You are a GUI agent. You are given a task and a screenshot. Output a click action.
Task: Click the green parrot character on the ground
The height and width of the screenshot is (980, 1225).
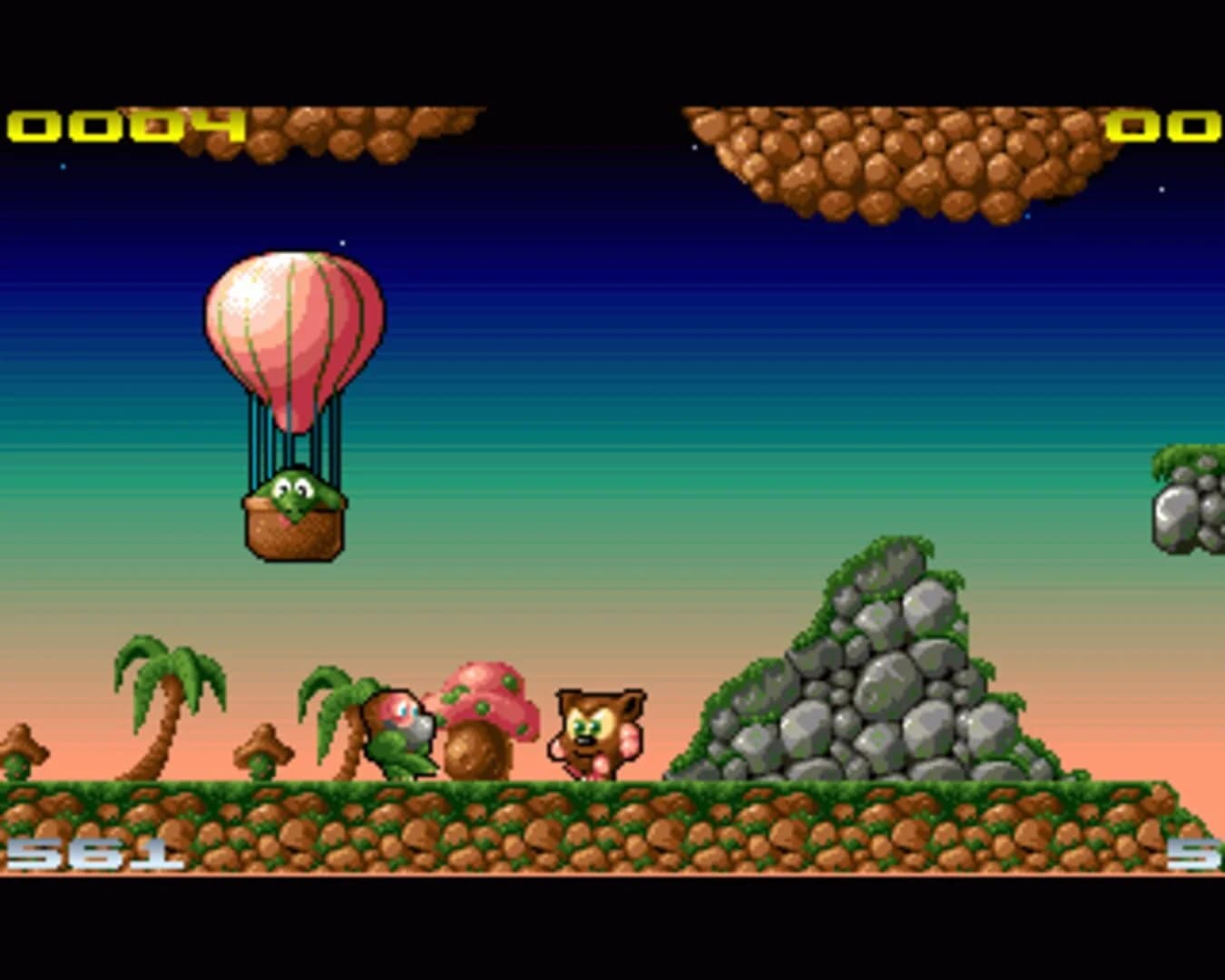tap(400, 735)
